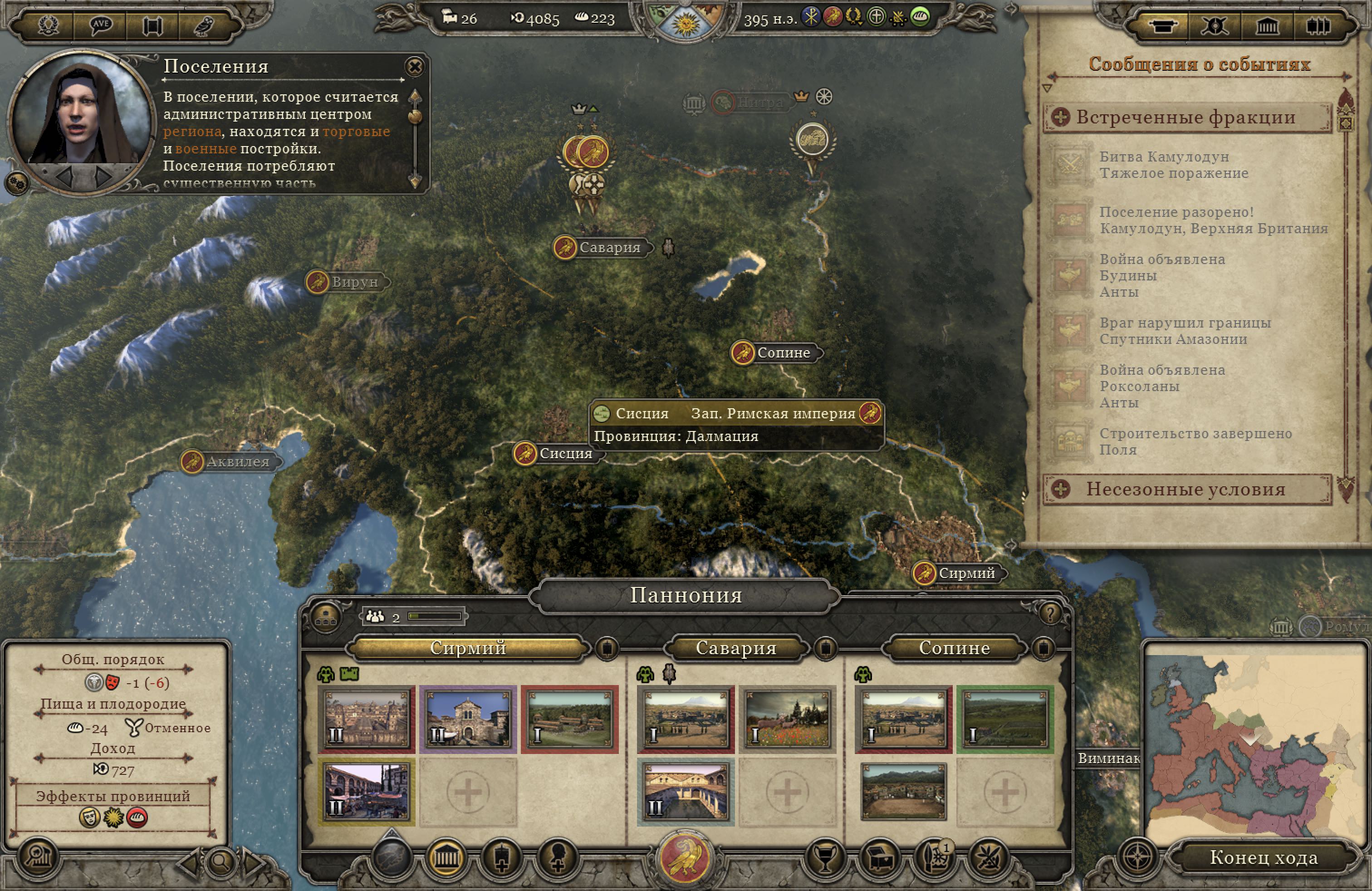The height and width of the screenshot is (891, 1372).
Task: Click the Конец хода end turn button
Action: [1263, 857]
